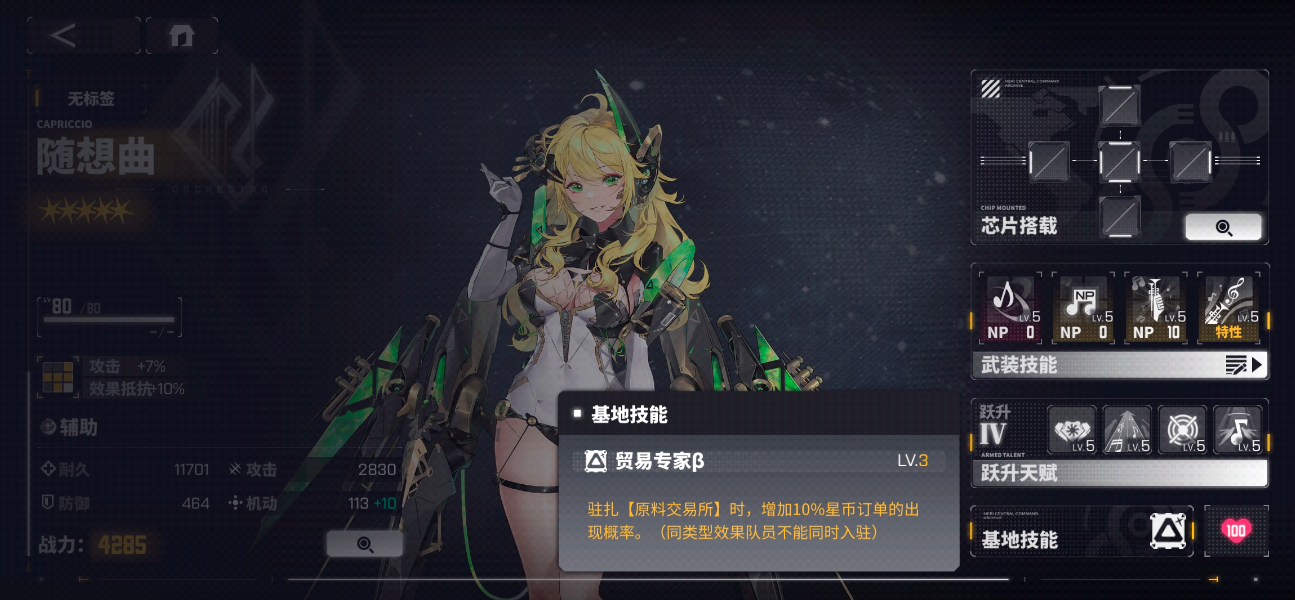Open the 武装技能 skill details bar
The image size is (1295, 600).
(1119, 365)
